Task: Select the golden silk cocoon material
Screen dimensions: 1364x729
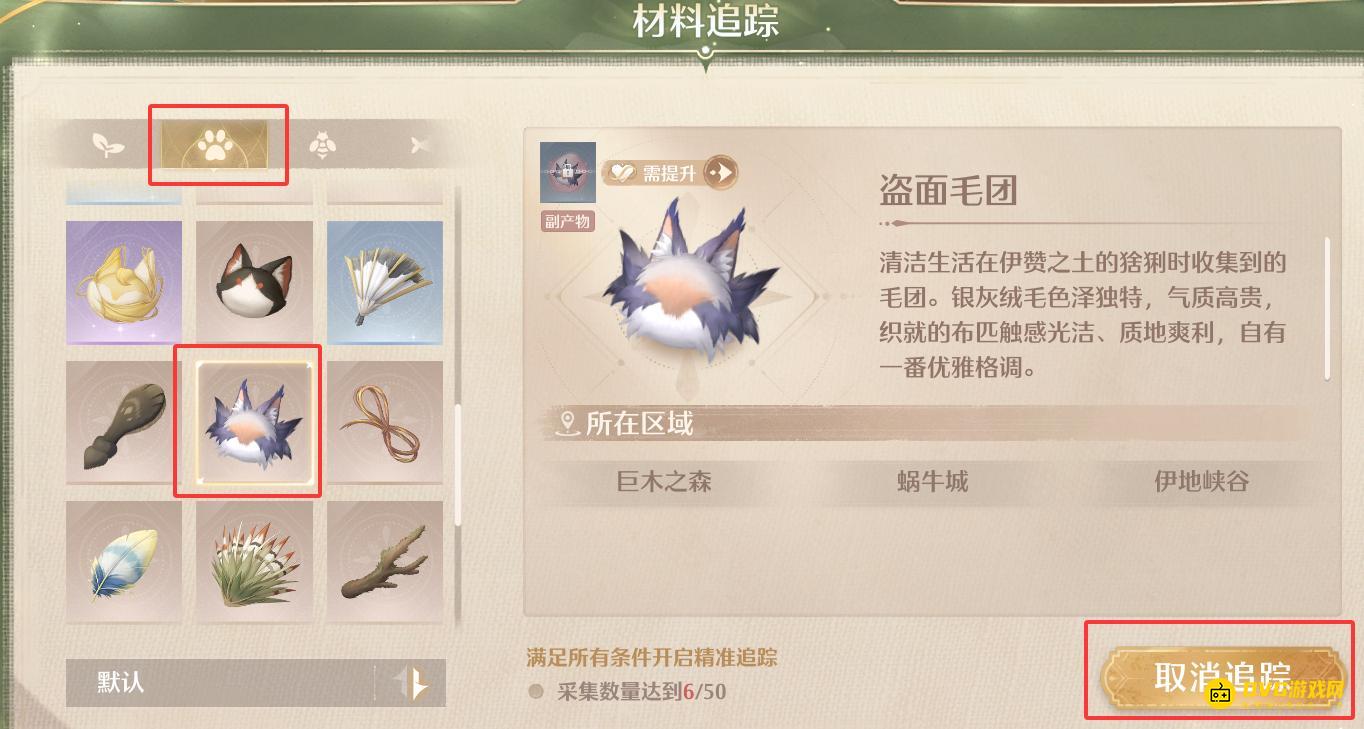Action: coord(123,282)
